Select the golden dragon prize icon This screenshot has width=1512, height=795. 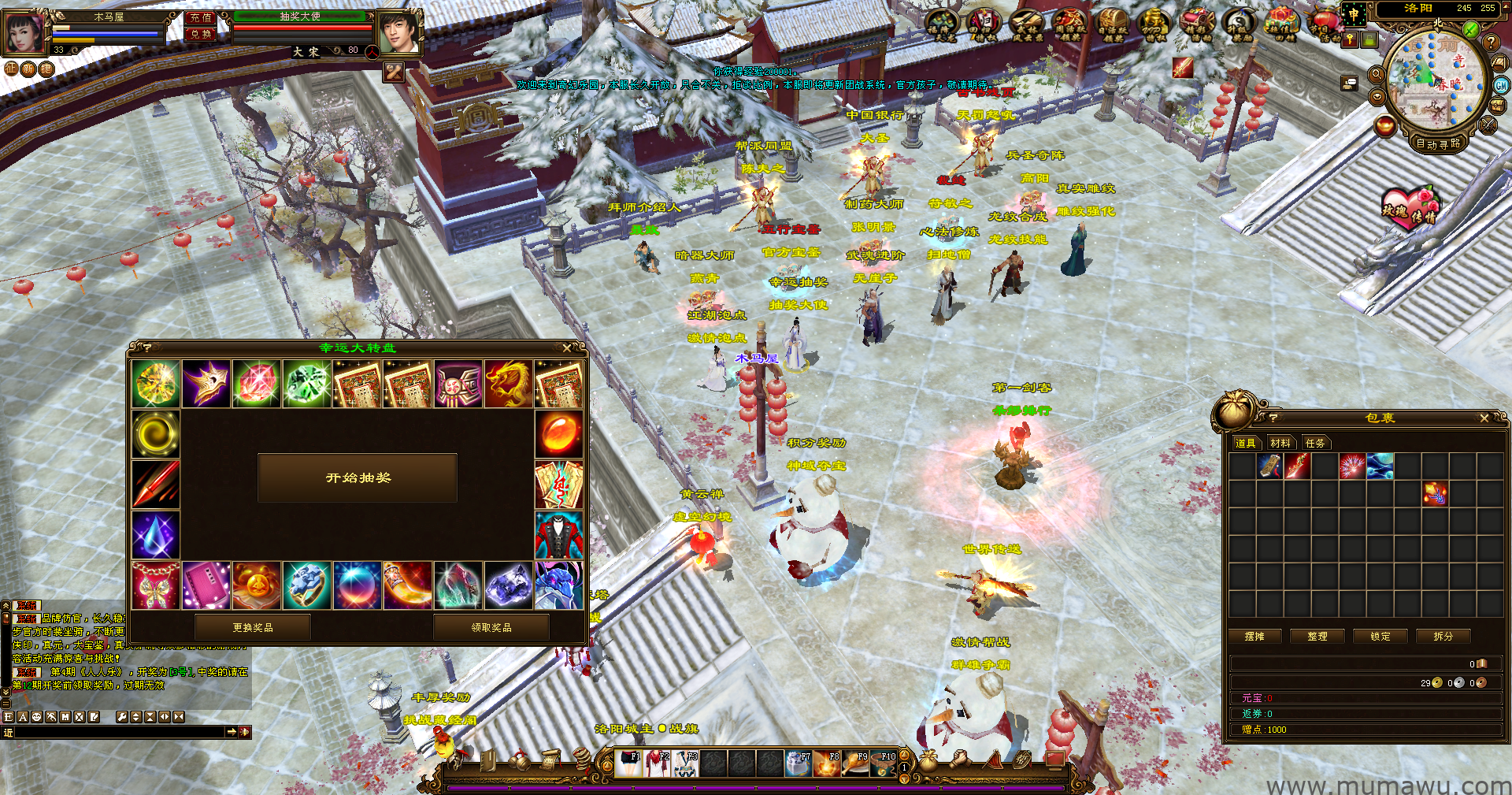508,384
